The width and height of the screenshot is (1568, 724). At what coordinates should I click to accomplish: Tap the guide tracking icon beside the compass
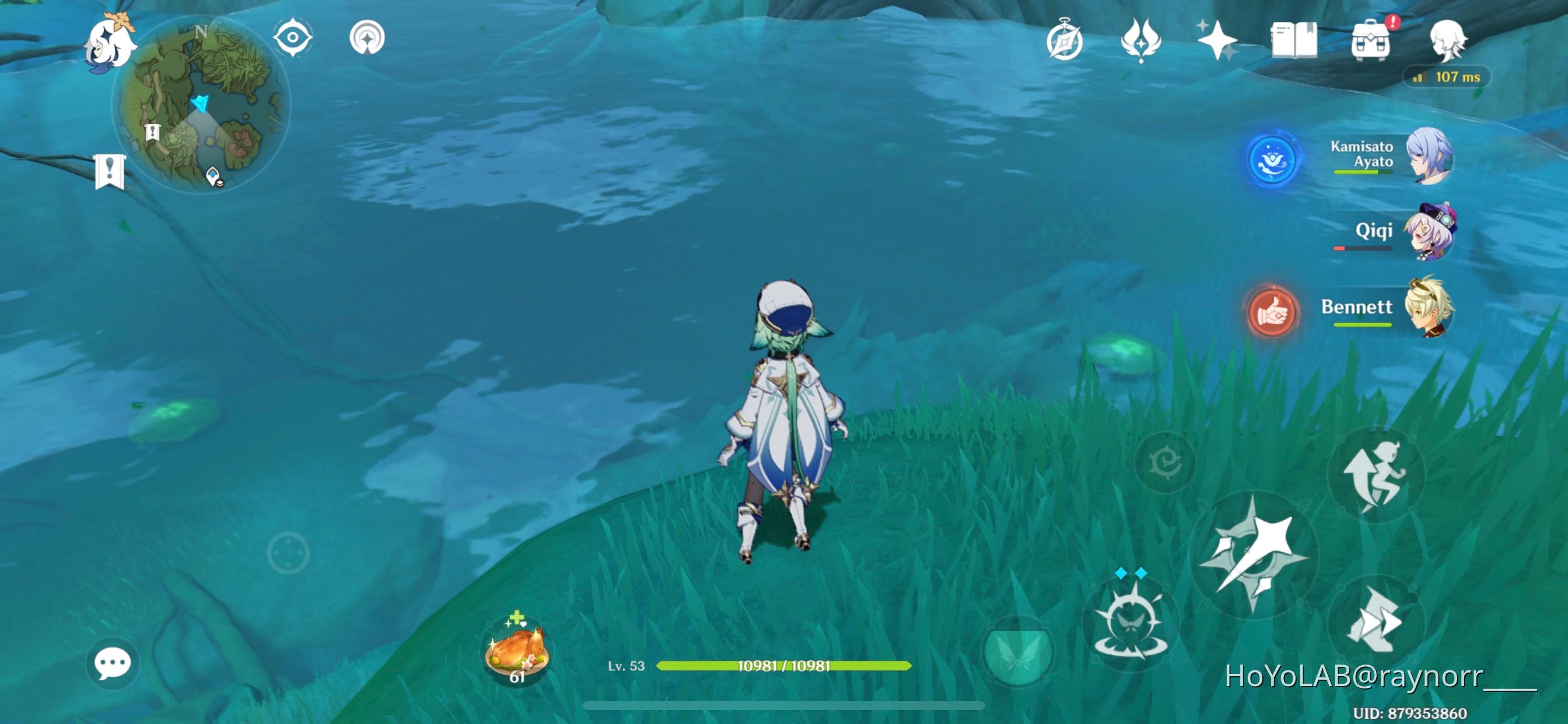pos(367,37)
